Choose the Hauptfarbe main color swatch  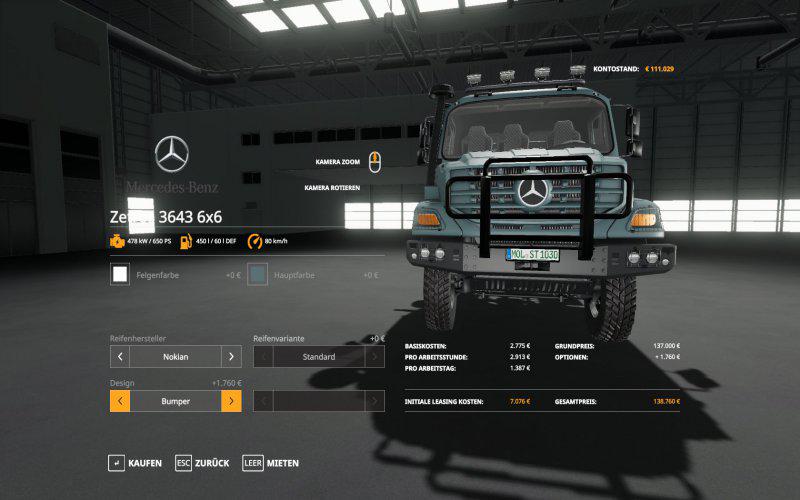click(x=258, y=274)
